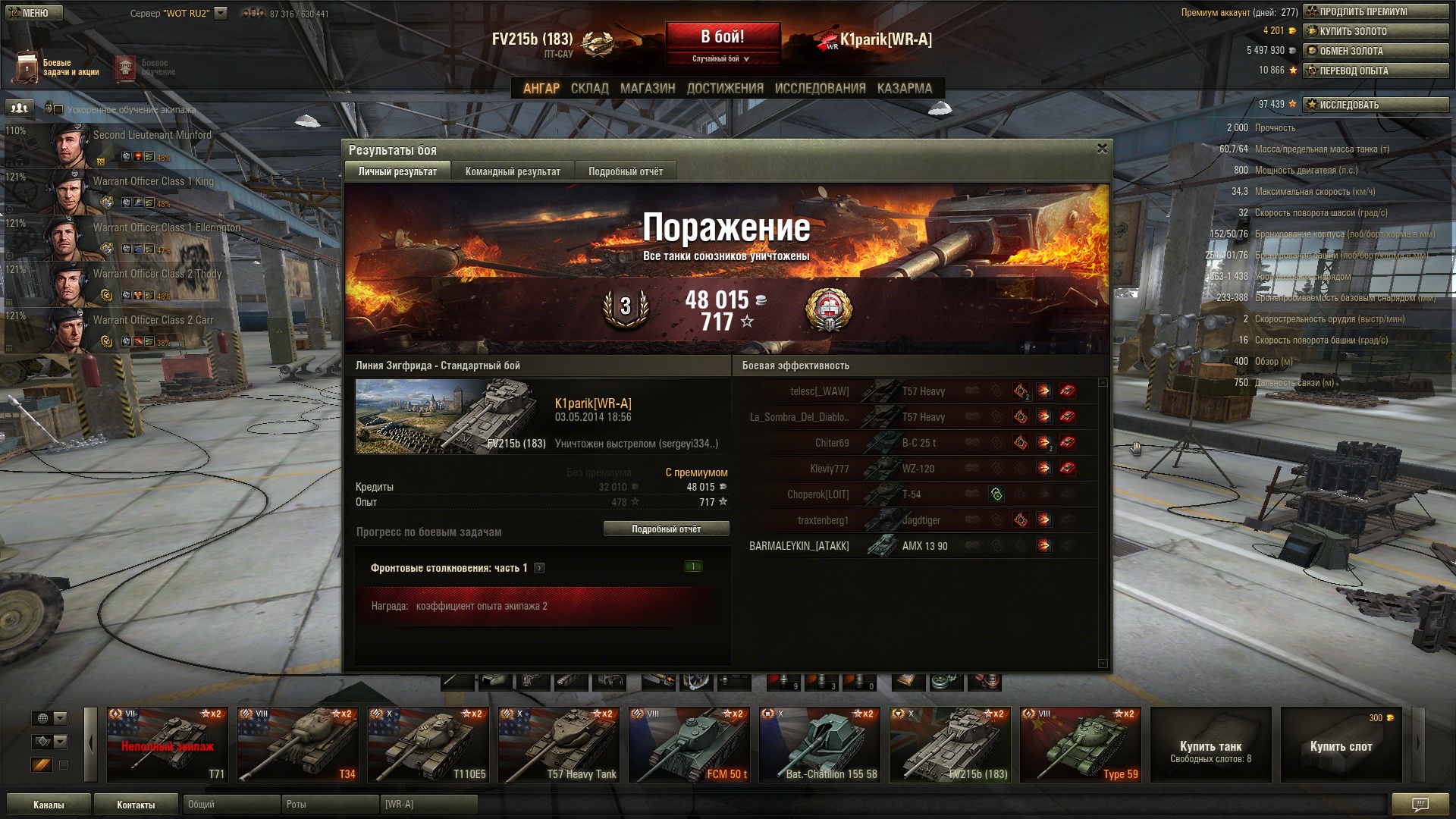Click the КУПИТЬ ЗОЛОТО button

point(1376,31)
